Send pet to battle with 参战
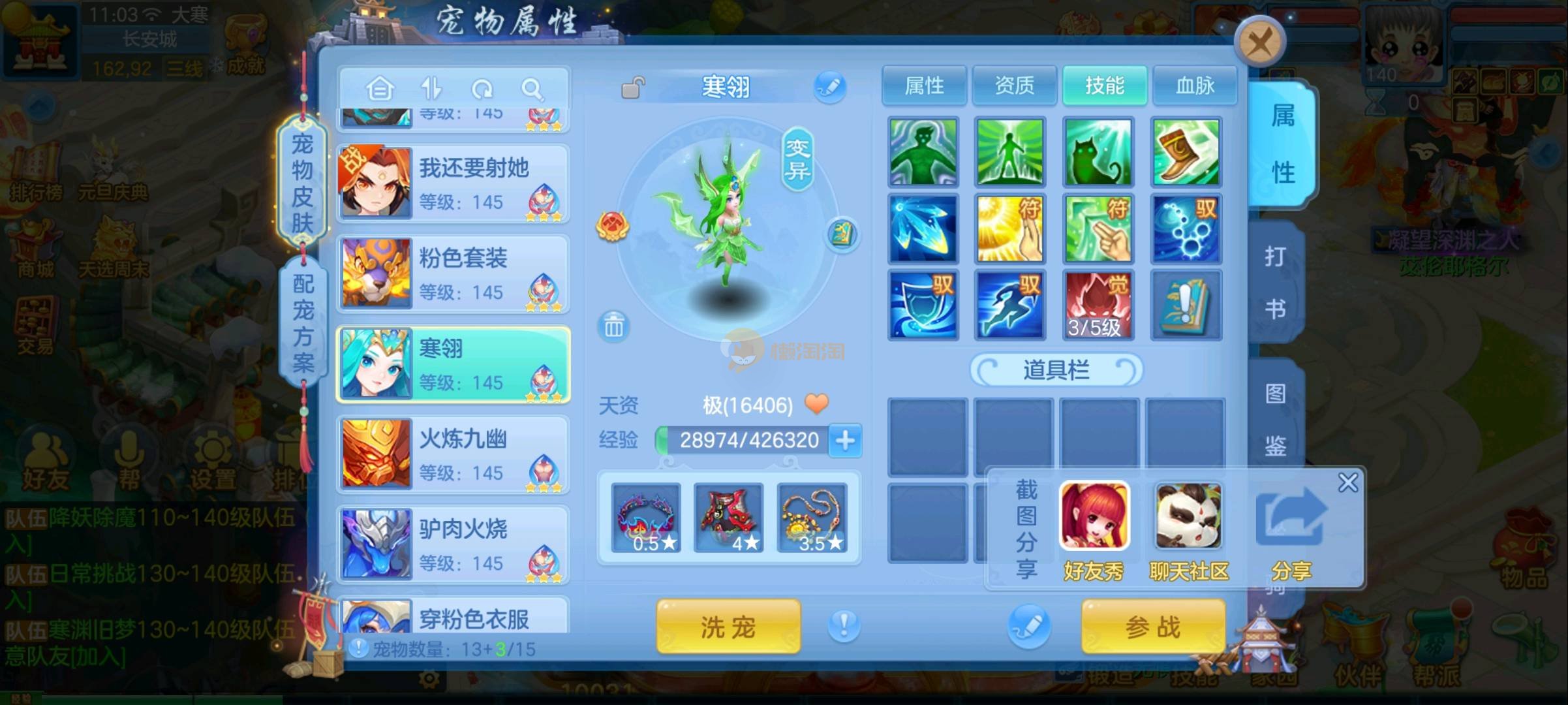1568x705 pixels. (1153, 627)
